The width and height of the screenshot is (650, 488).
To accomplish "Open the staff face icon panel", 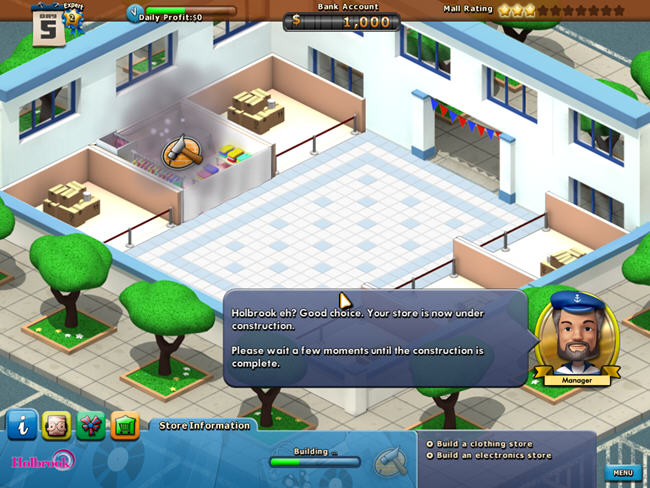I will tap(56, 425).
